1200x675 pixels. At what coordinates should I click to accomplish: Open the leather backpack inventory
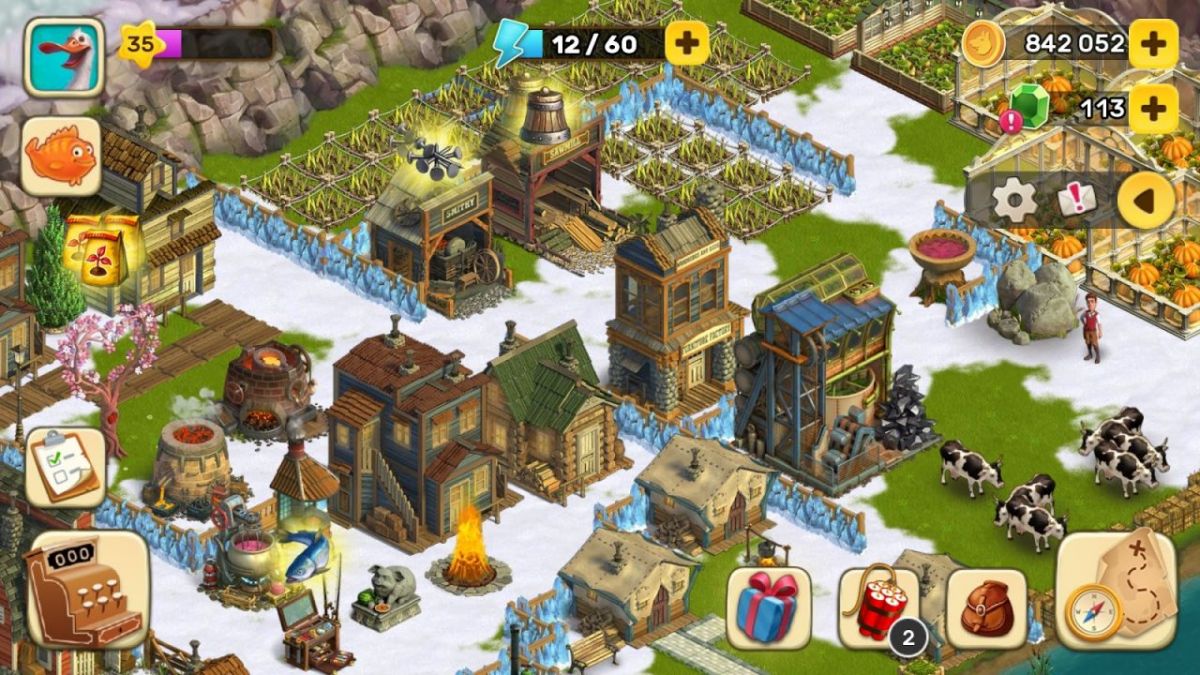tap(986, 608)
